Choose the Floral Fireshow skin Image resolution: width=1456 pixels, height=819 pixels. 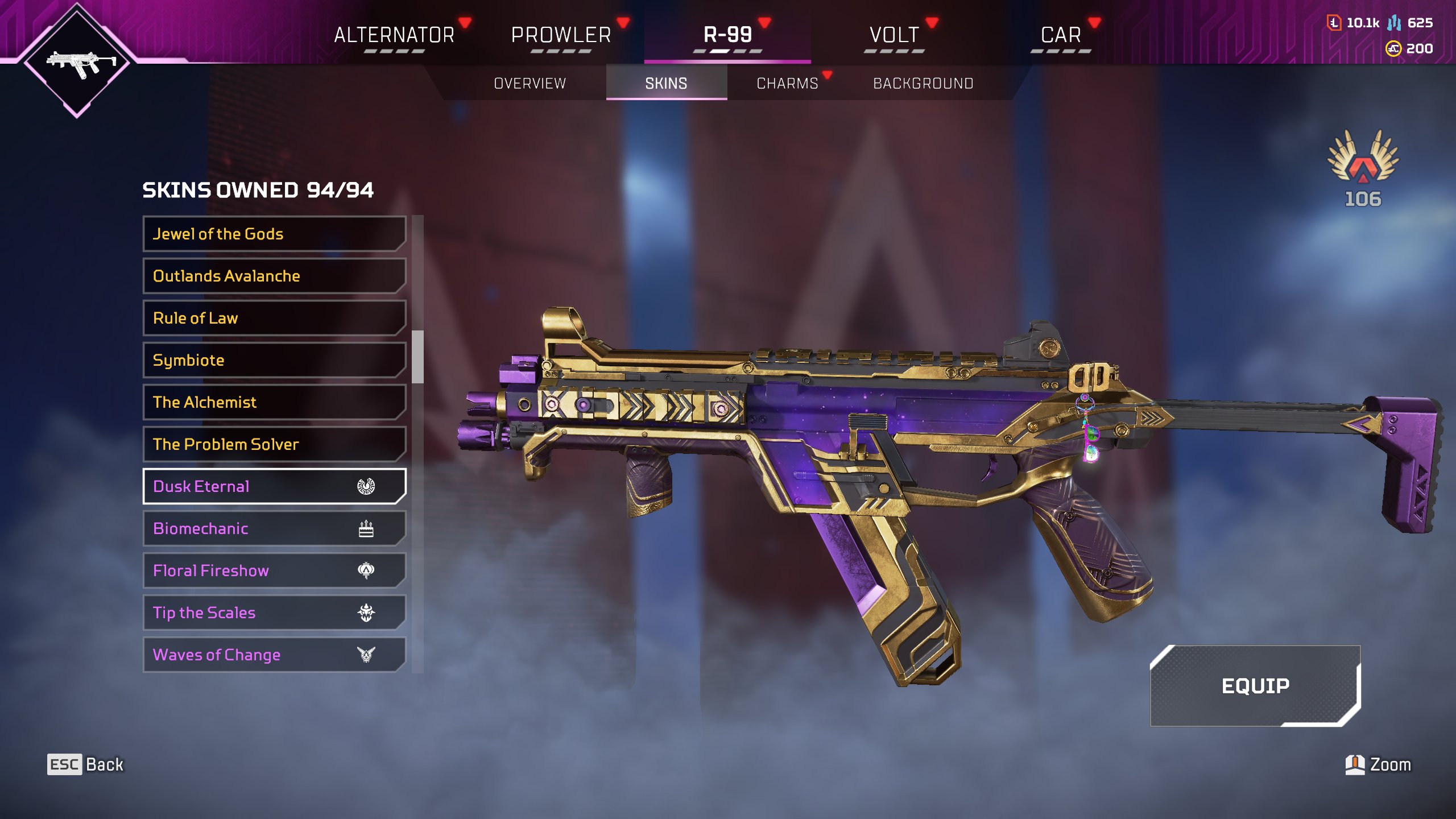[274, 570]
